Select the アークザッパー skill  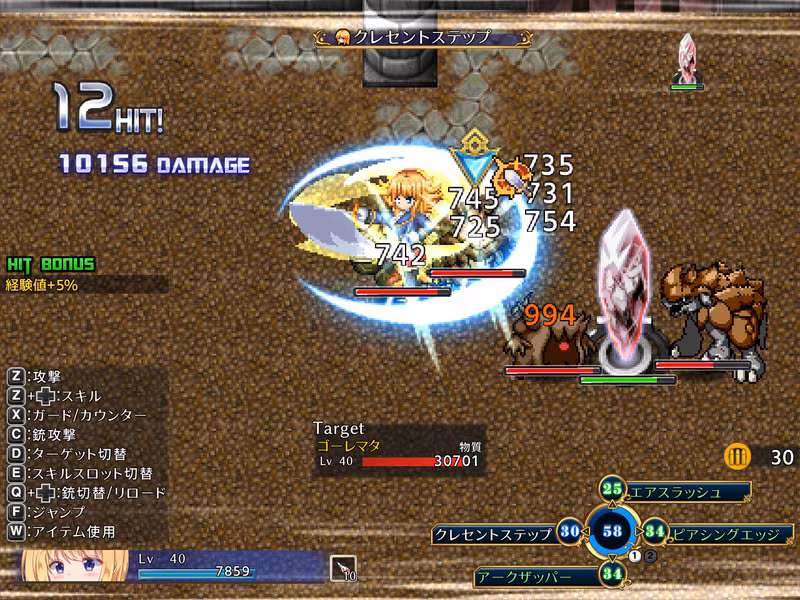[x=537, y=576]
